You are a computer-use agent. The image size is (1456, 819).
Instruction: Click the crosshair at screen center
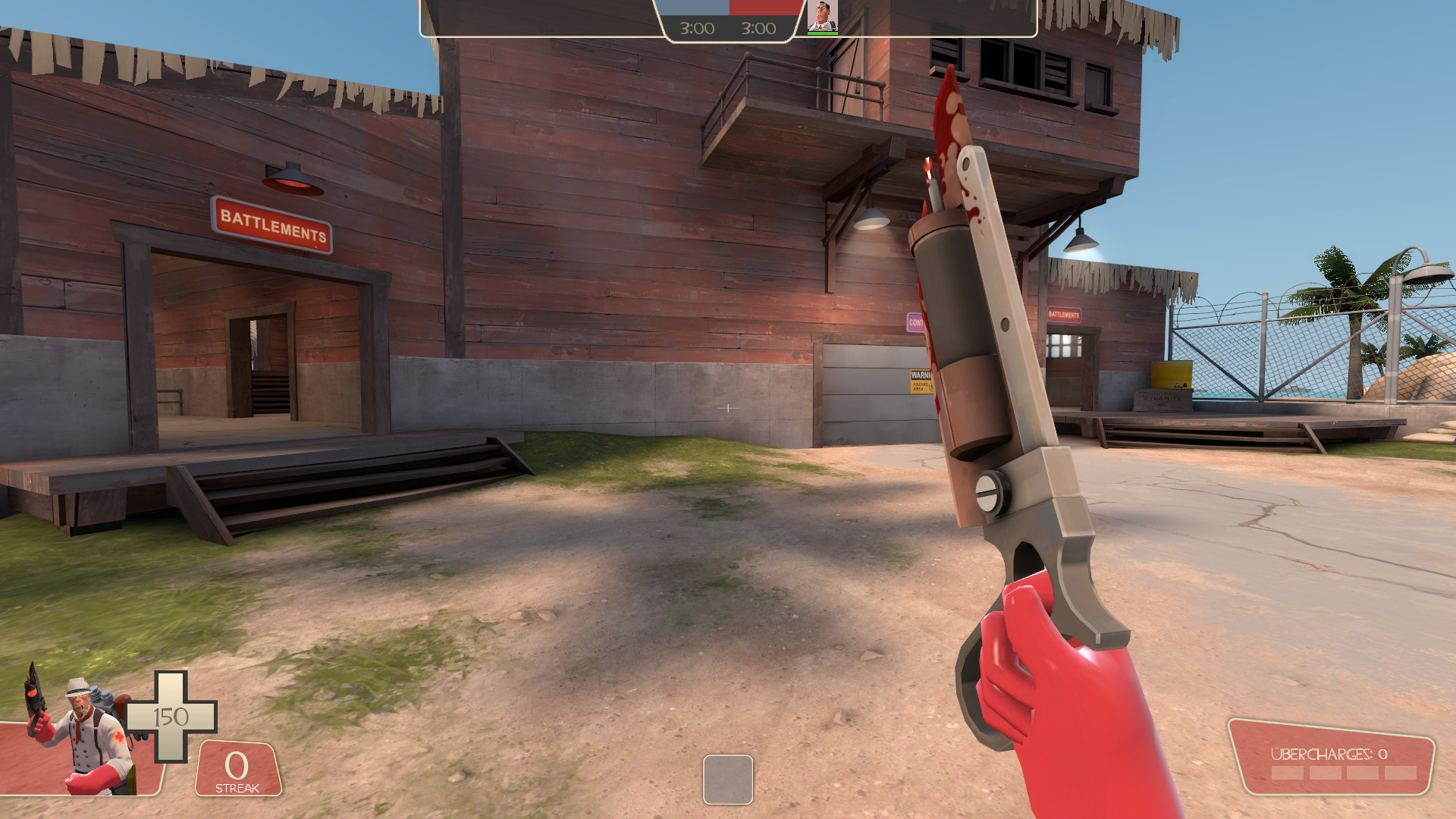(x=728, y=409)
